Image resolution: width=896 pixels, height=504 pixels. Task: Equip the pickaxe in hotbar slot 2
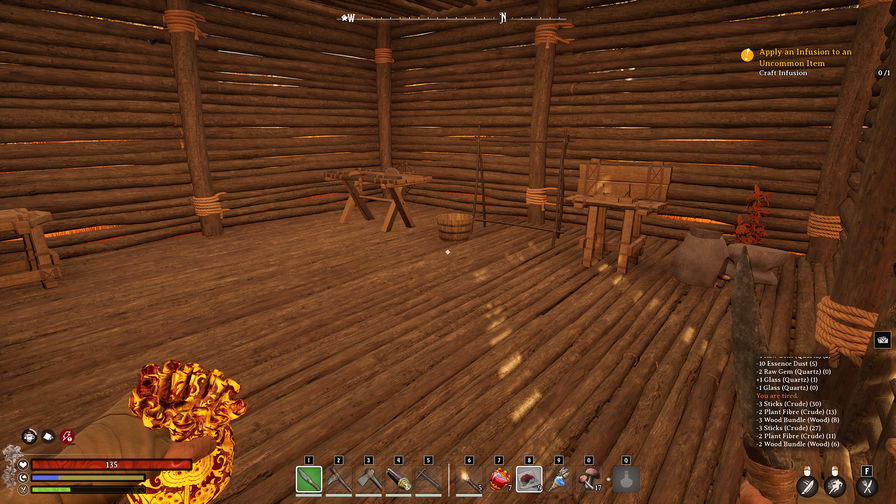339,480
